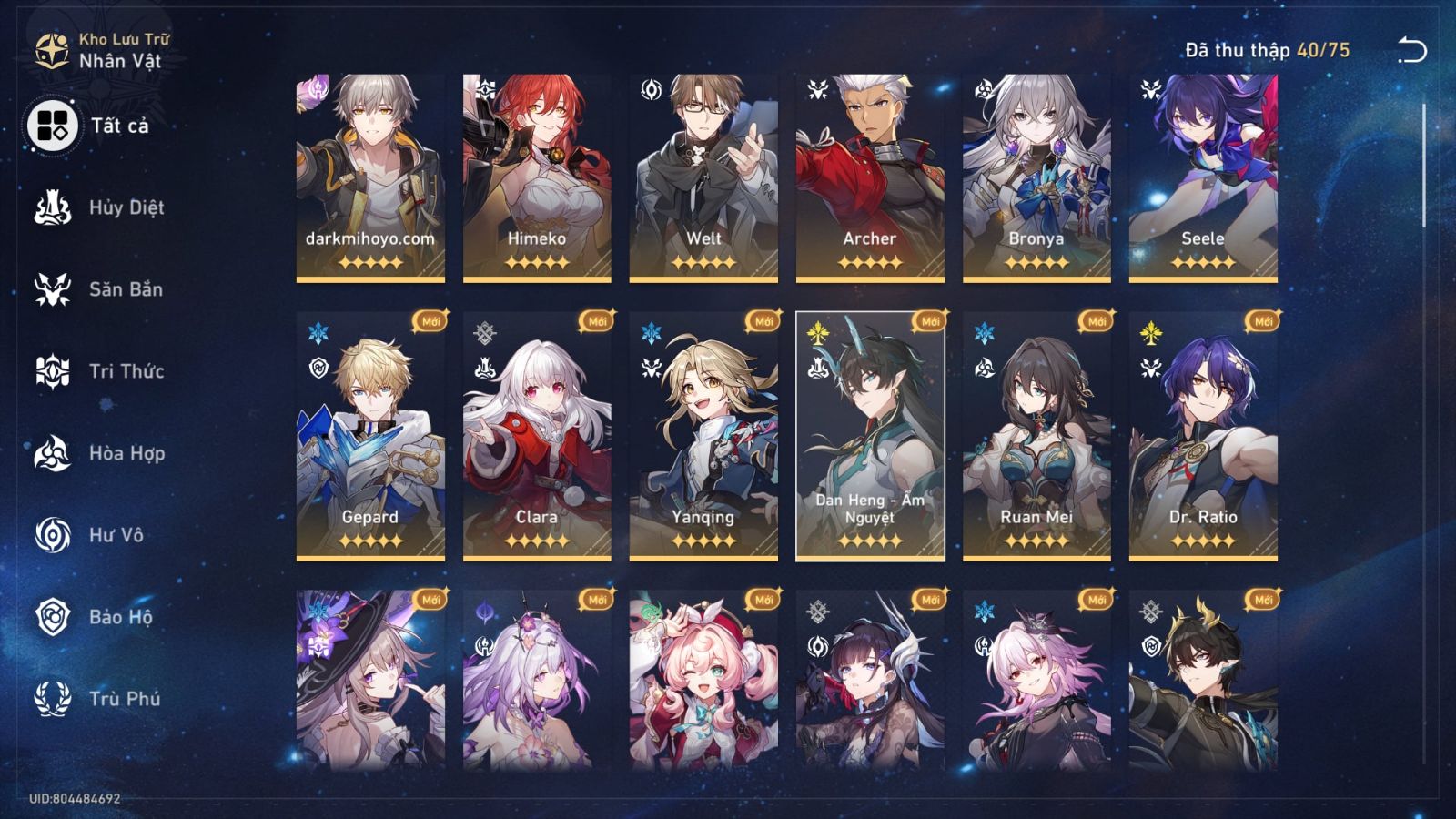Image resolution: width=1456 pixels, height=819 pixels.
Task: Click the Săn Bắn hunt path icon
Action: point(55,289)
